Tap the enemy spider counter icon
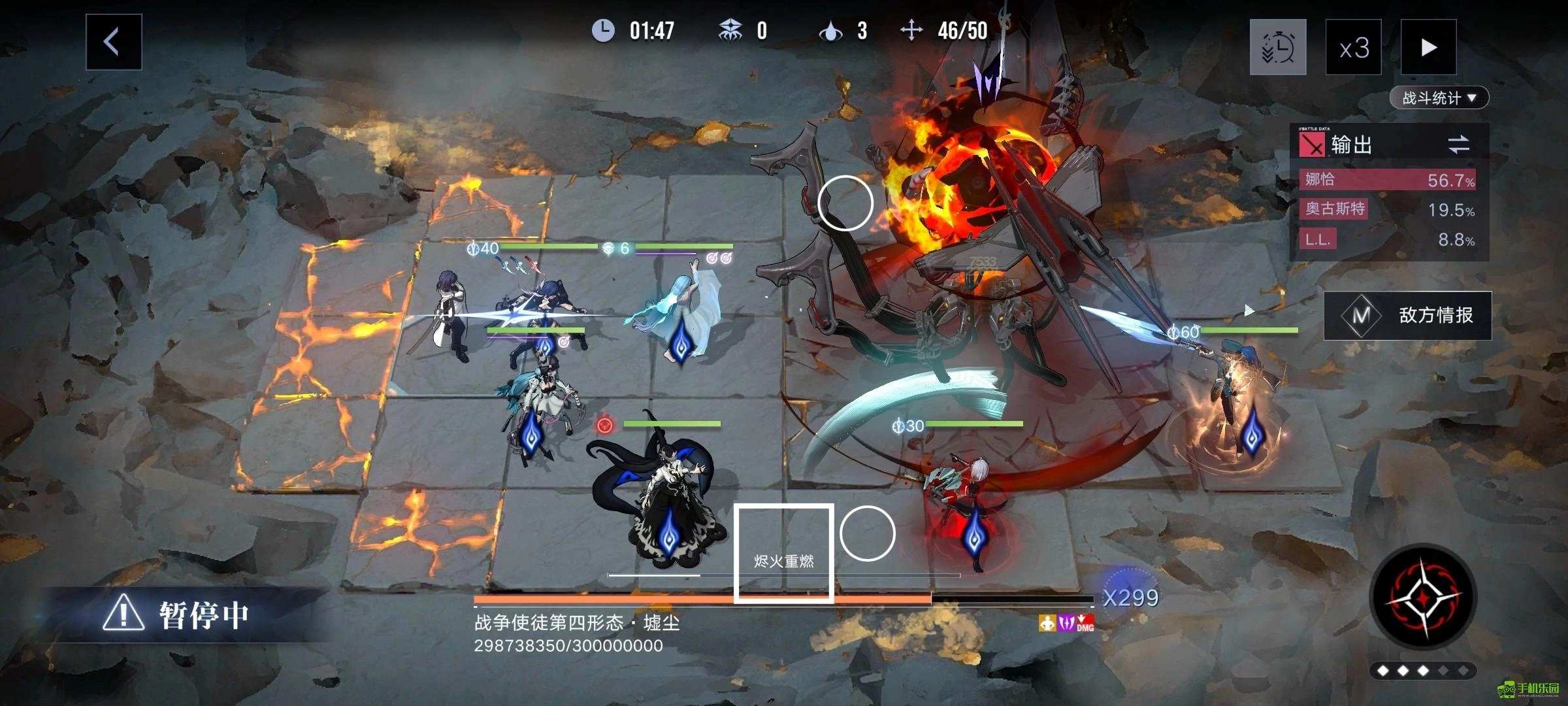This screenshot has height=706, width=1568. (731, 28)
